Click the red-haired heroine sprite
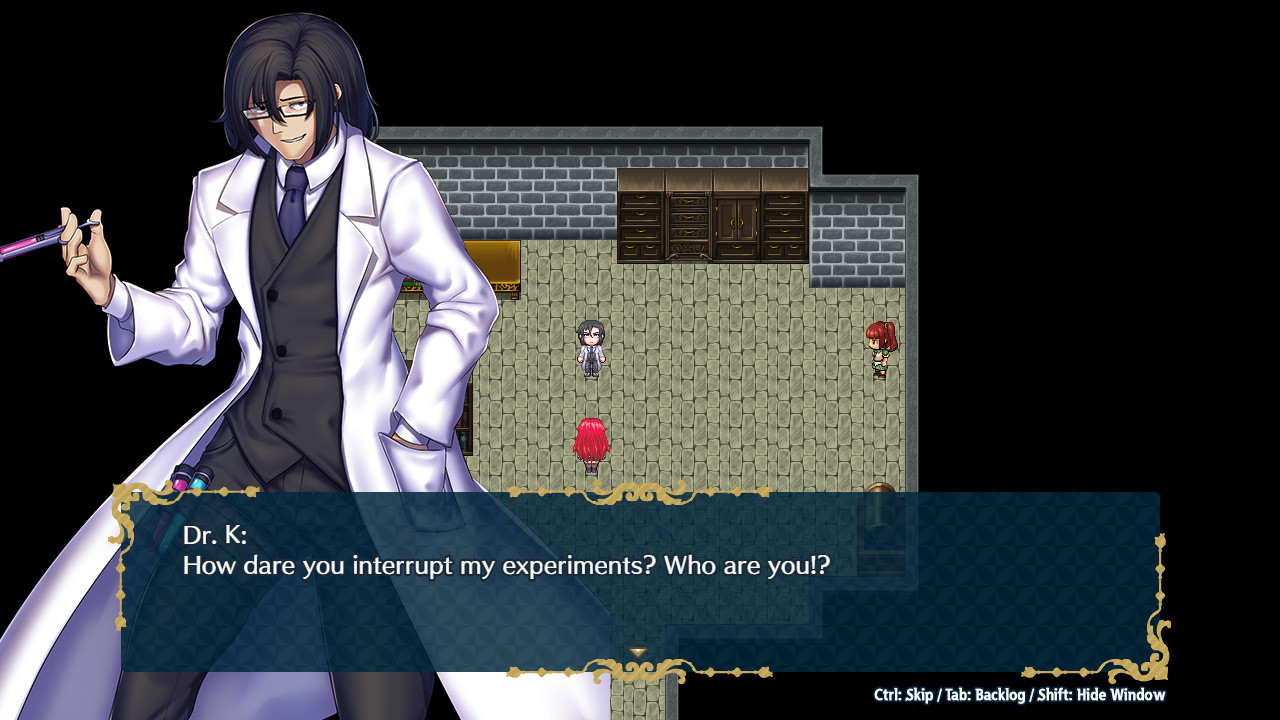This screenshot has width=1280, height=720. [592, 440]
